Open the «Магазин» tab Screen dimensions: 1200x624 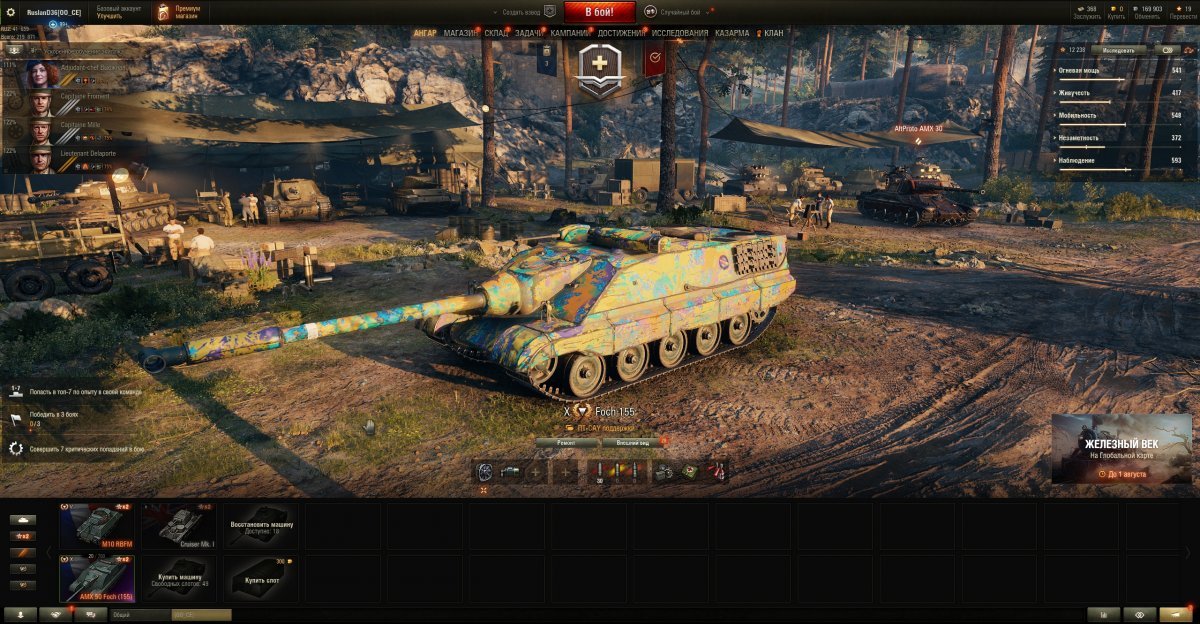(x=460, y=33)
